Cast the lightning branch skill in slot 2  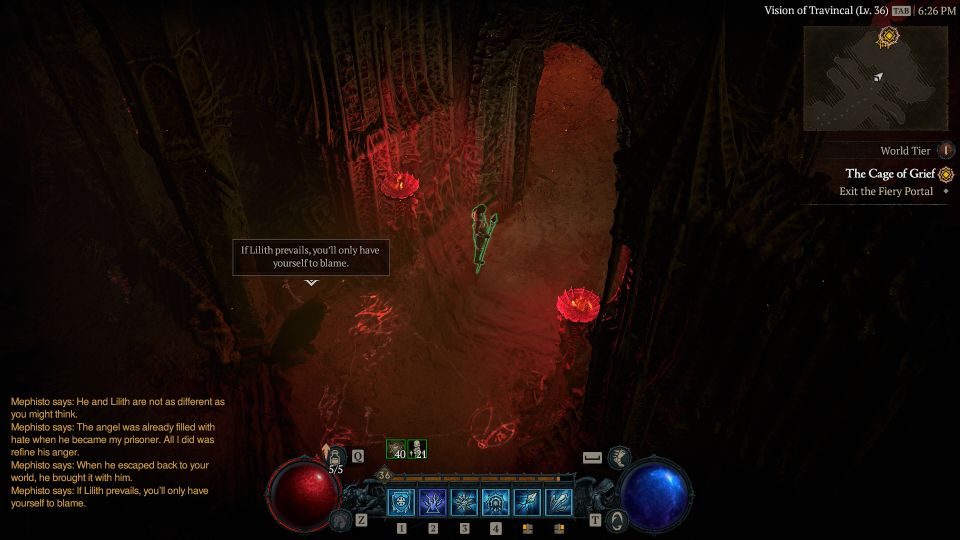point(433,502)
